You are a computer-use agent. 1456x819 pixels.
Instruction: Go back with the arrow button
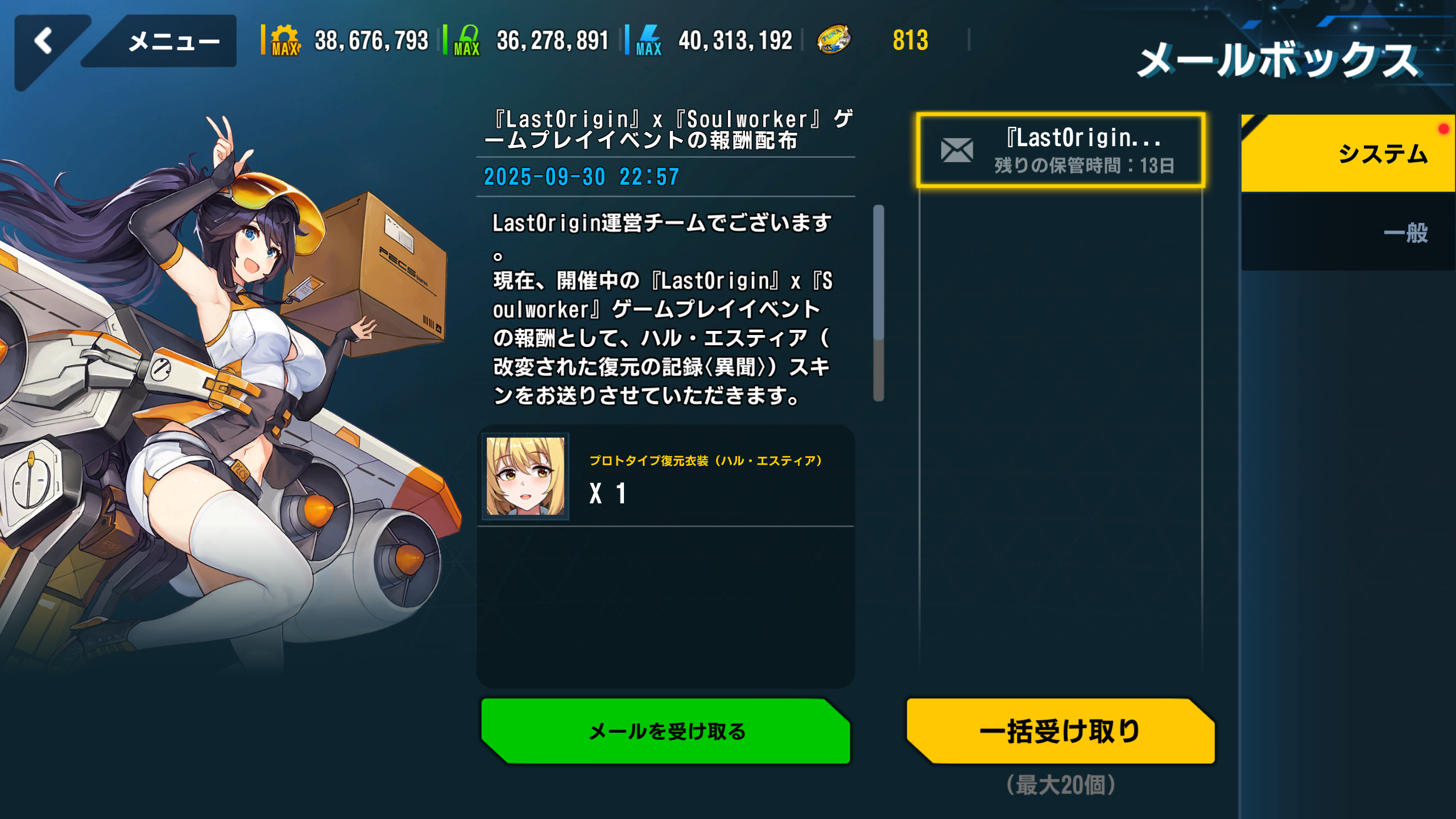coord(44,42)
